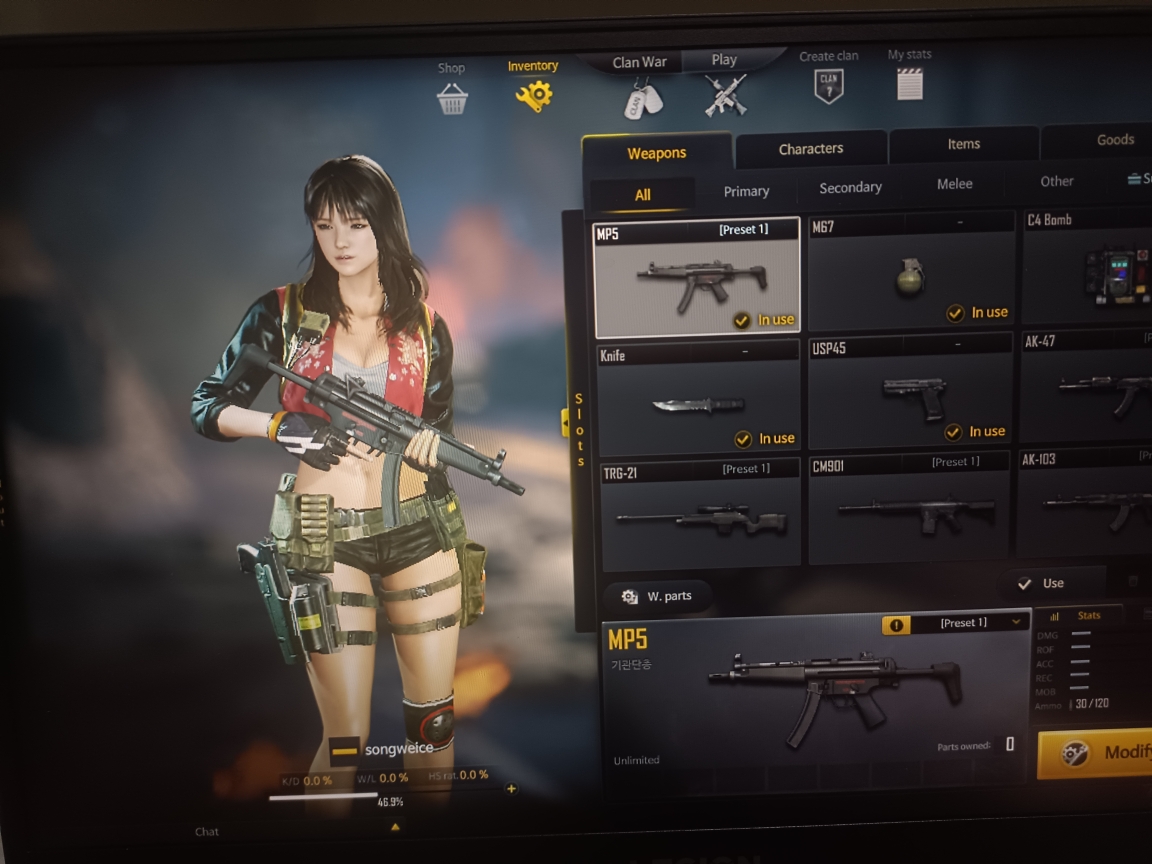
Task: Select Clan War mode
Action: point(640,62)
